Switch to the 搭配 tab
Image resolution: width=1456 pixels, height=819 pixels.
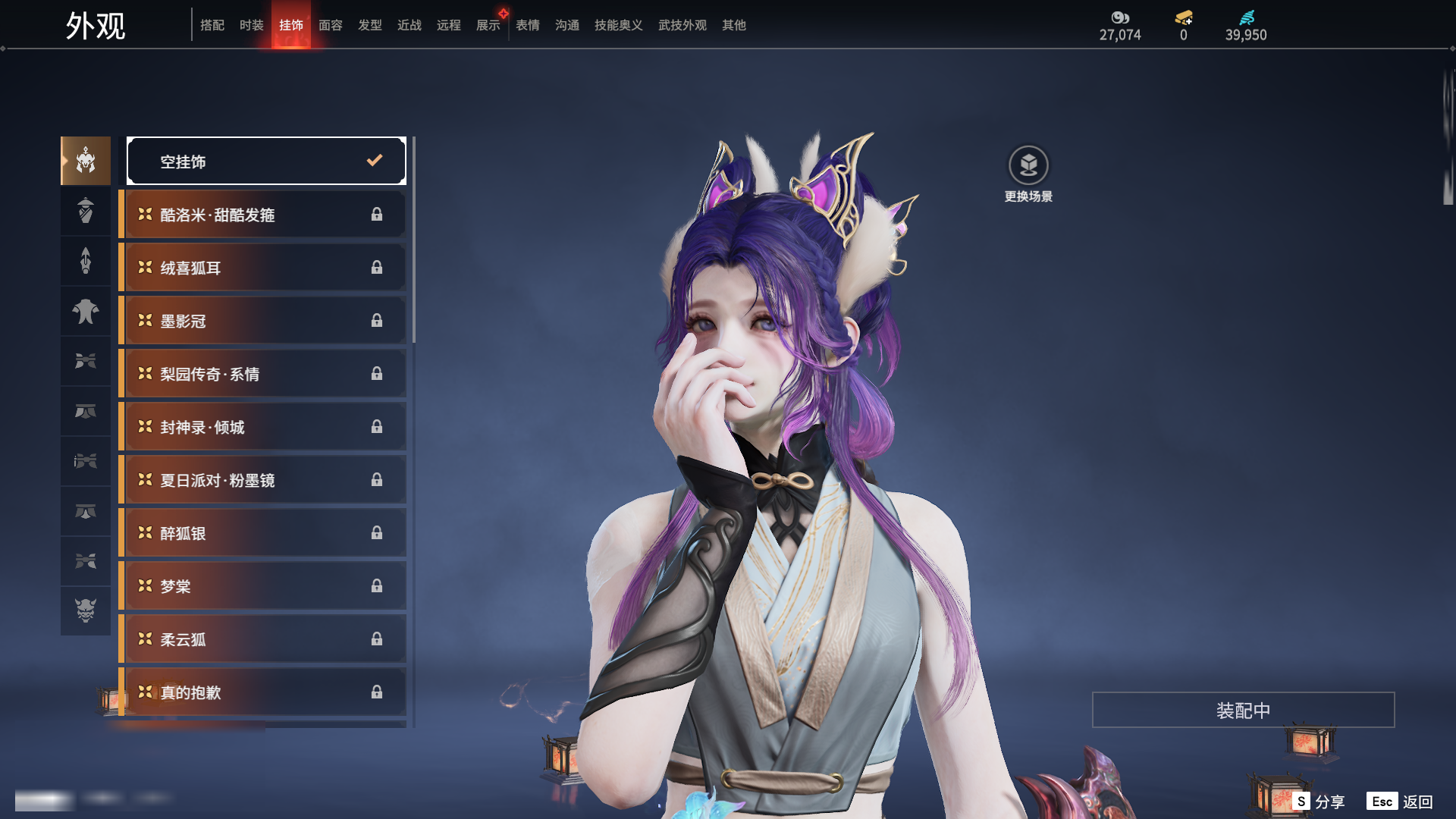tap(212, 25)
